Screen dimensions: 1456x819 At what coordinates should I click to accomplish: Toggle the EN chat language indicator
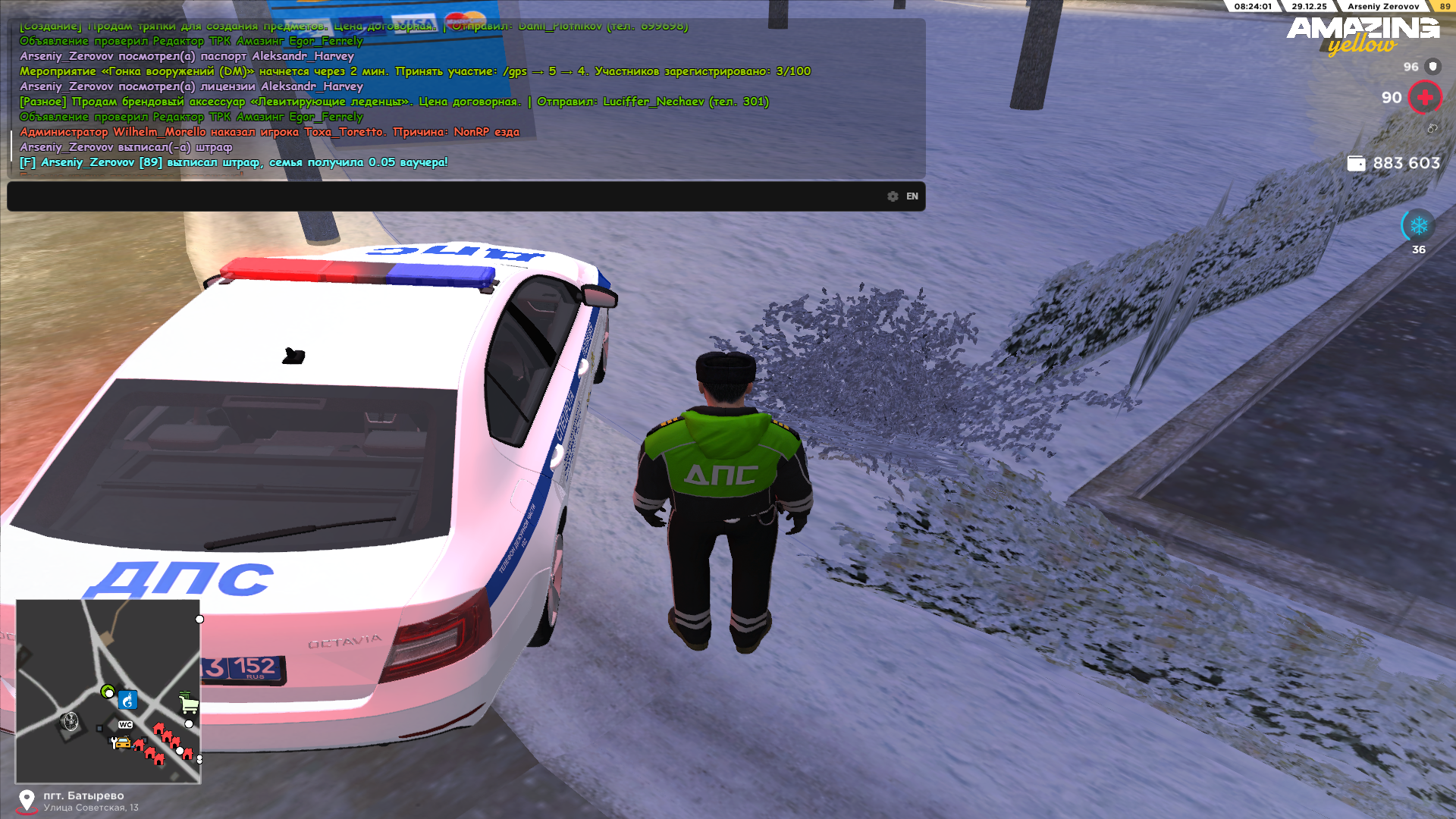tap(912, 196)
